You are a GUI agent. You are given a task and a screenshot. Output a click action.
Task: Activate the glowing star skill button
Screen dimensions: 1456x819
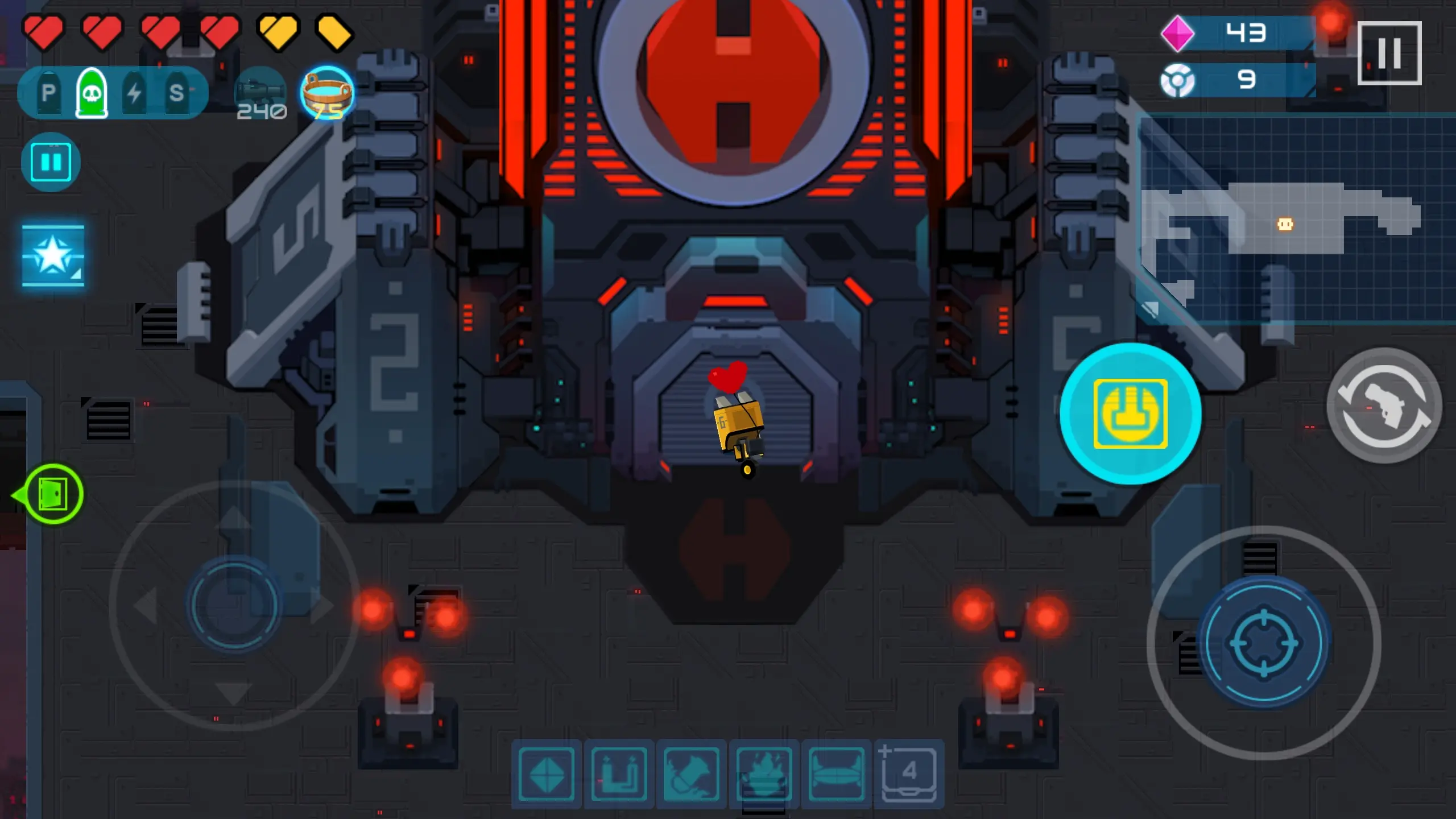[x=53, y=255]
